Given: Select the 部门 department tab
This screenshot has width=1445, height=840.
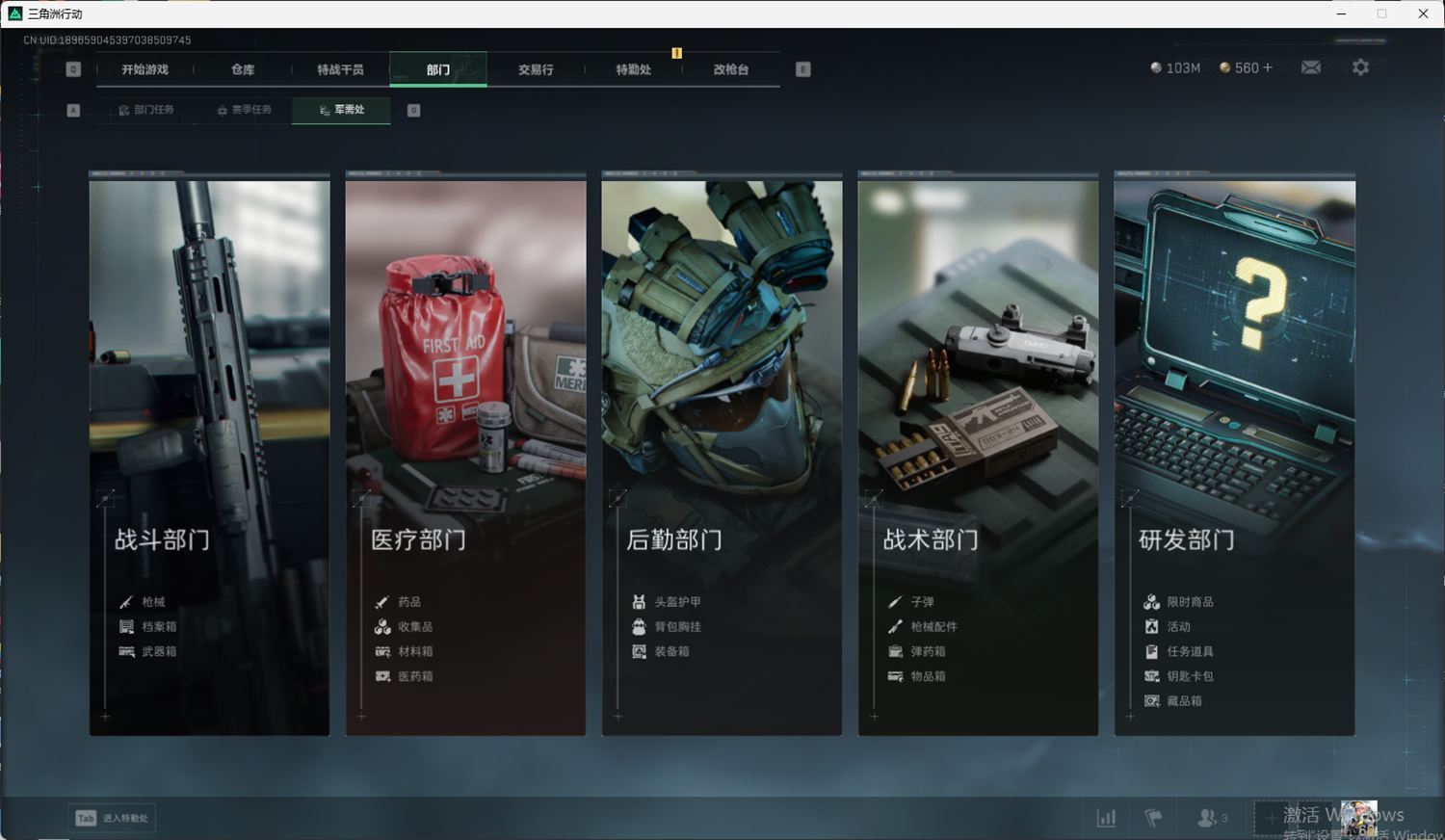Looking at the screenshot, I should coord(438,69).
